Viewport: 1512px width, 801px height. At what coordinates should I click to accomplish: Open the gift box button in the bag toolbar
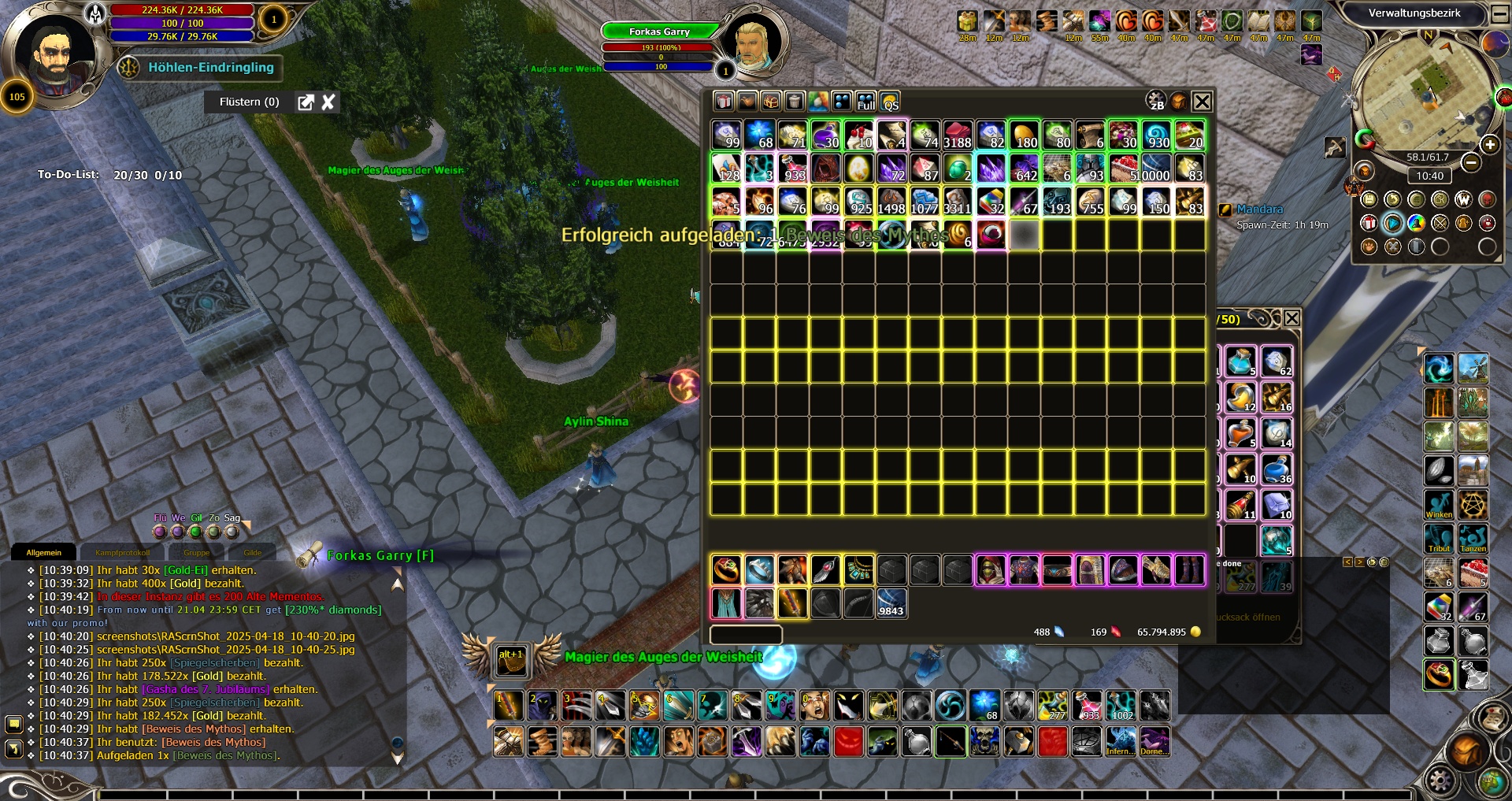point(724,102)
